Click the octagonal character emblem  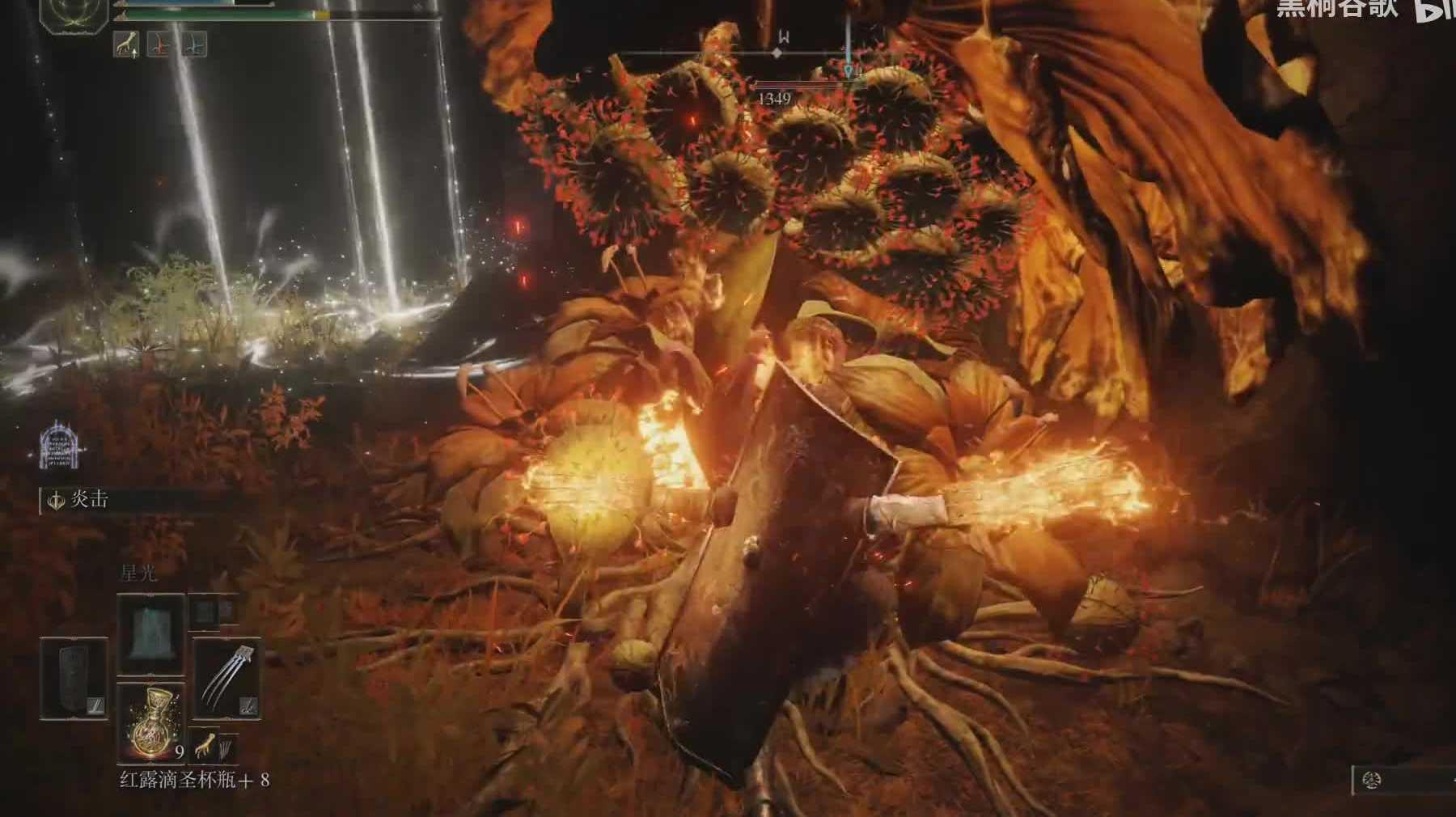74,15
